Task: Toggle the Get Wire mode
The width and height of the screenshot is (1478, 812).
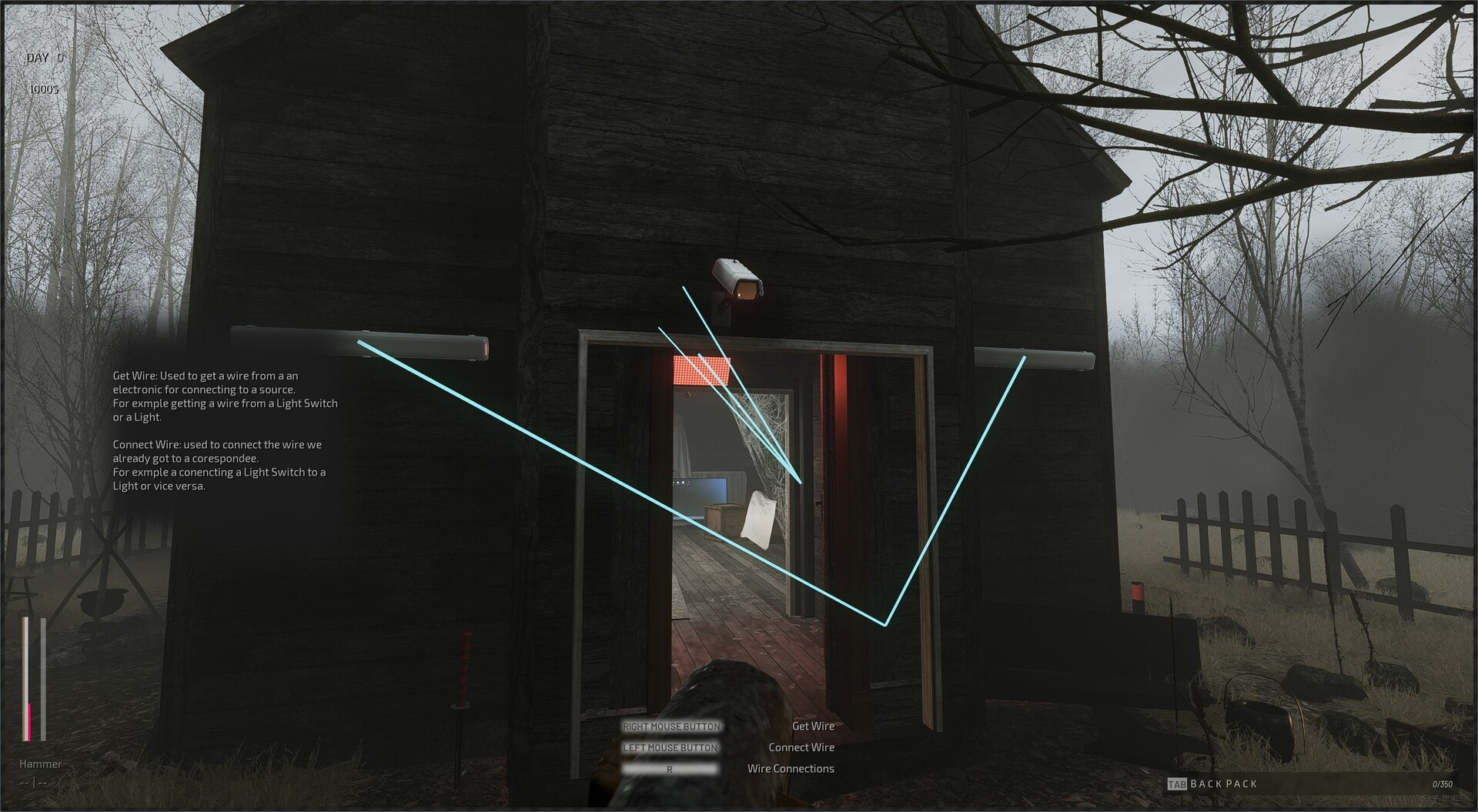Action: [x=814, y=726]
